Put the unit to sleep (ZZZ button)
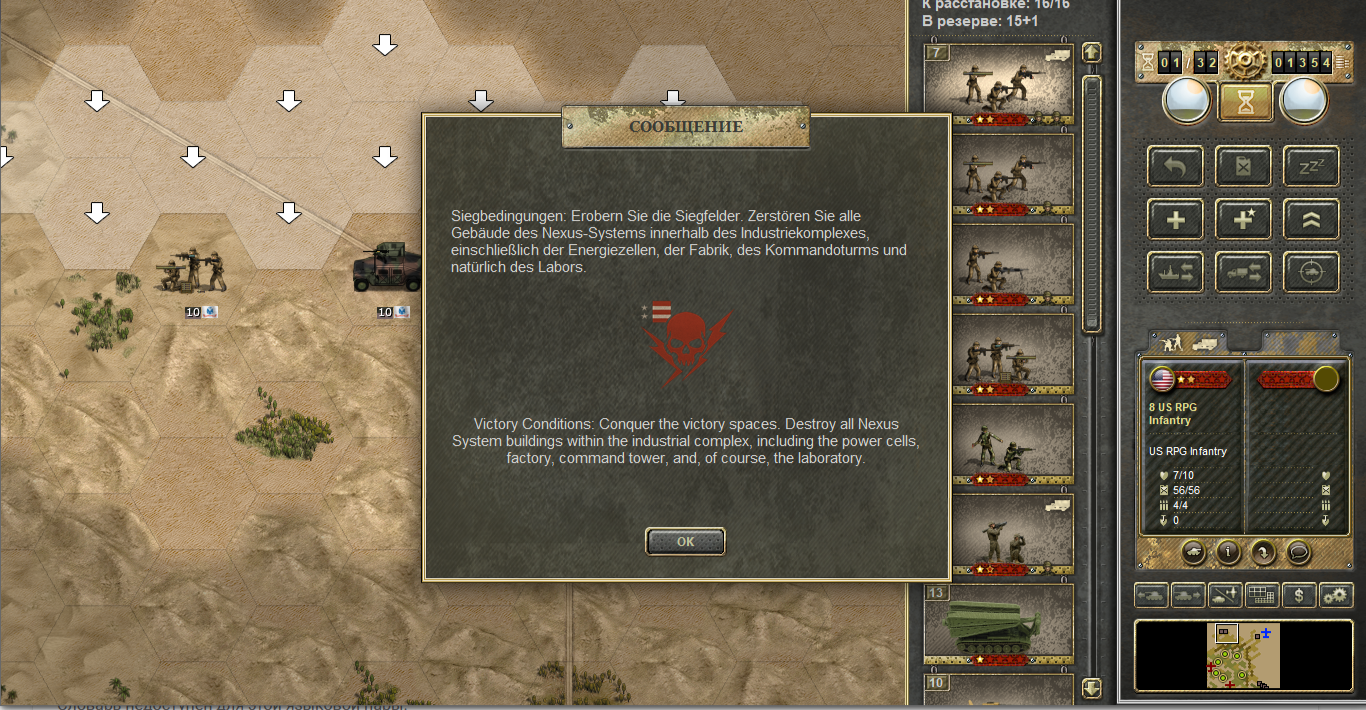Screen dimensions: 1366x710 pyautogui.click(x=1310, y=166)
